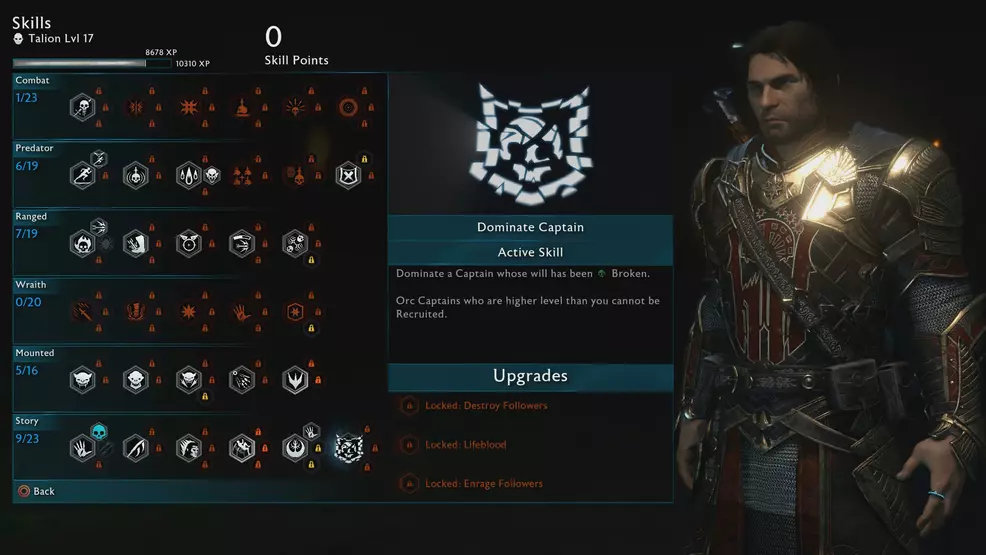
Task: Select the locked target ring Combat skill
Action: (348, 107)
